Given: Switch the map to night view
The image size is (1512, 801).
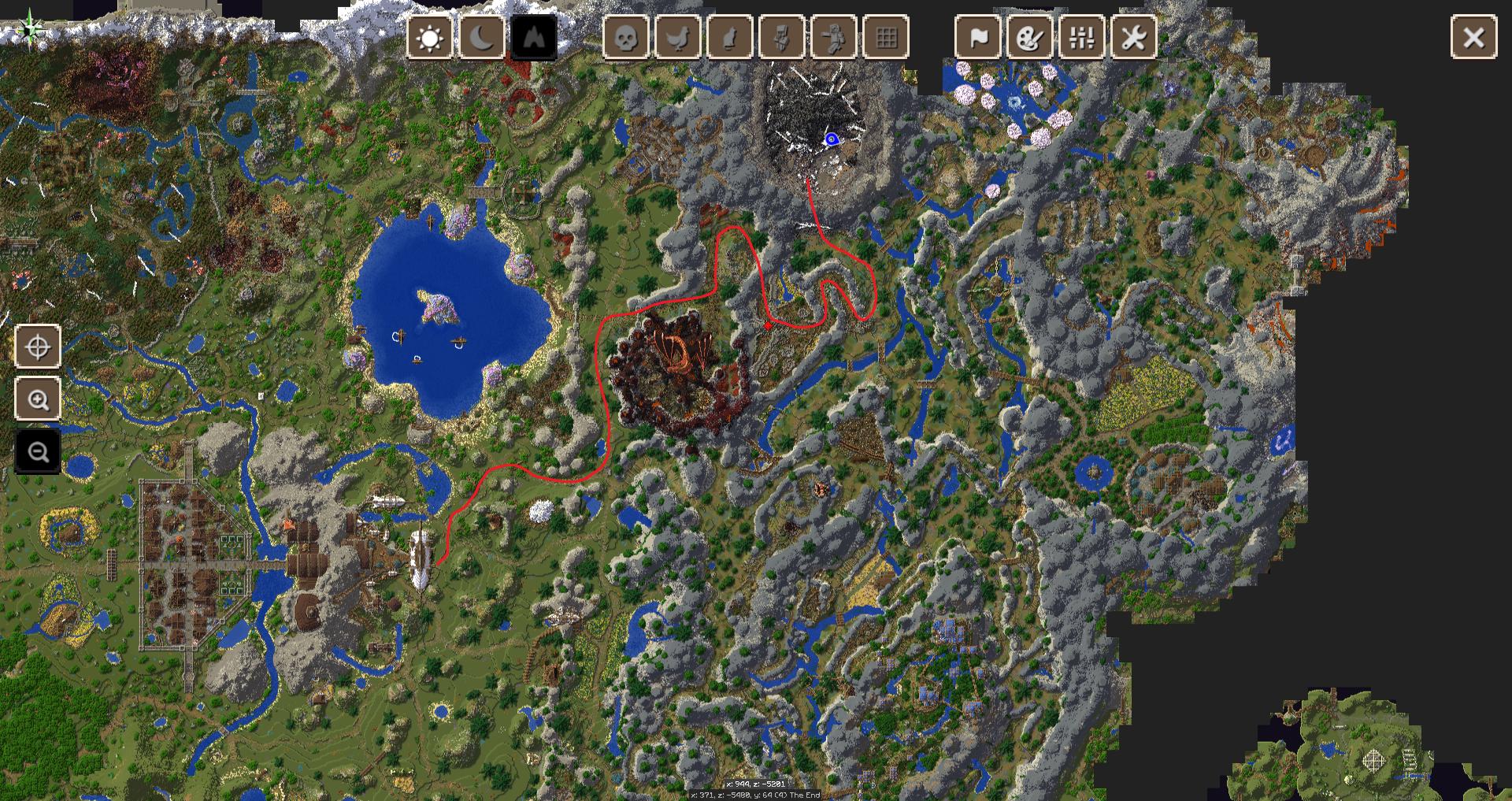Looking at the screenshot, I should click(481, 37).
